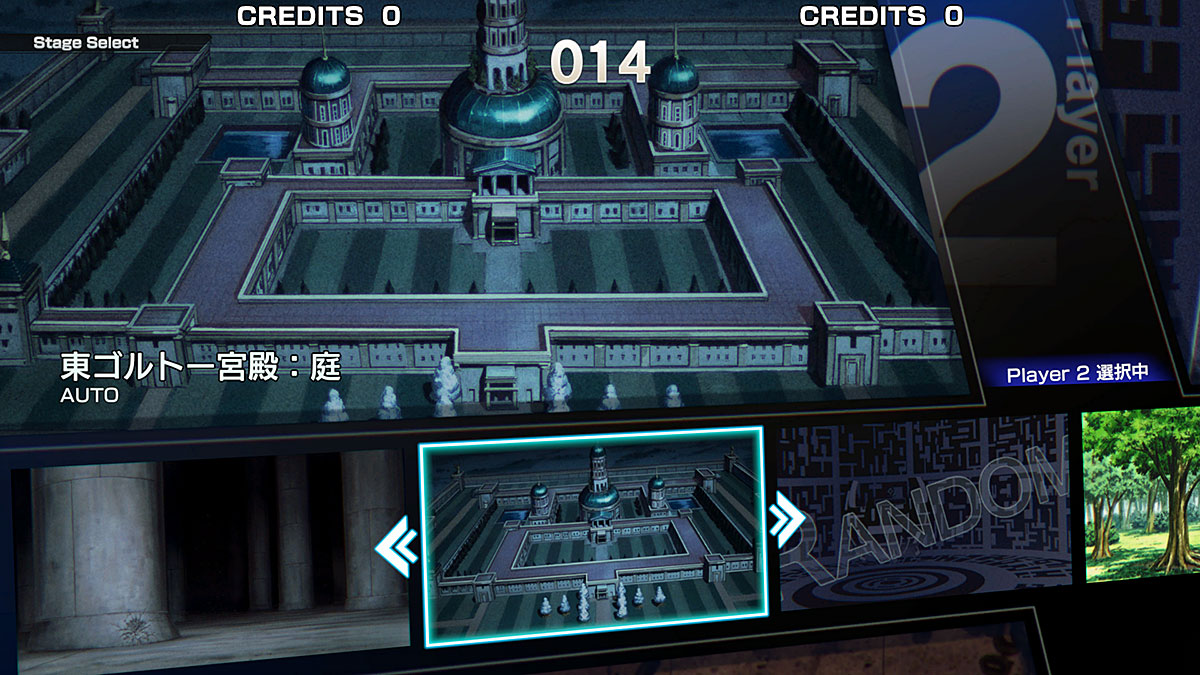
Task: Click the right double-arrow to scroll stages
Action: (x=786, y=518)
